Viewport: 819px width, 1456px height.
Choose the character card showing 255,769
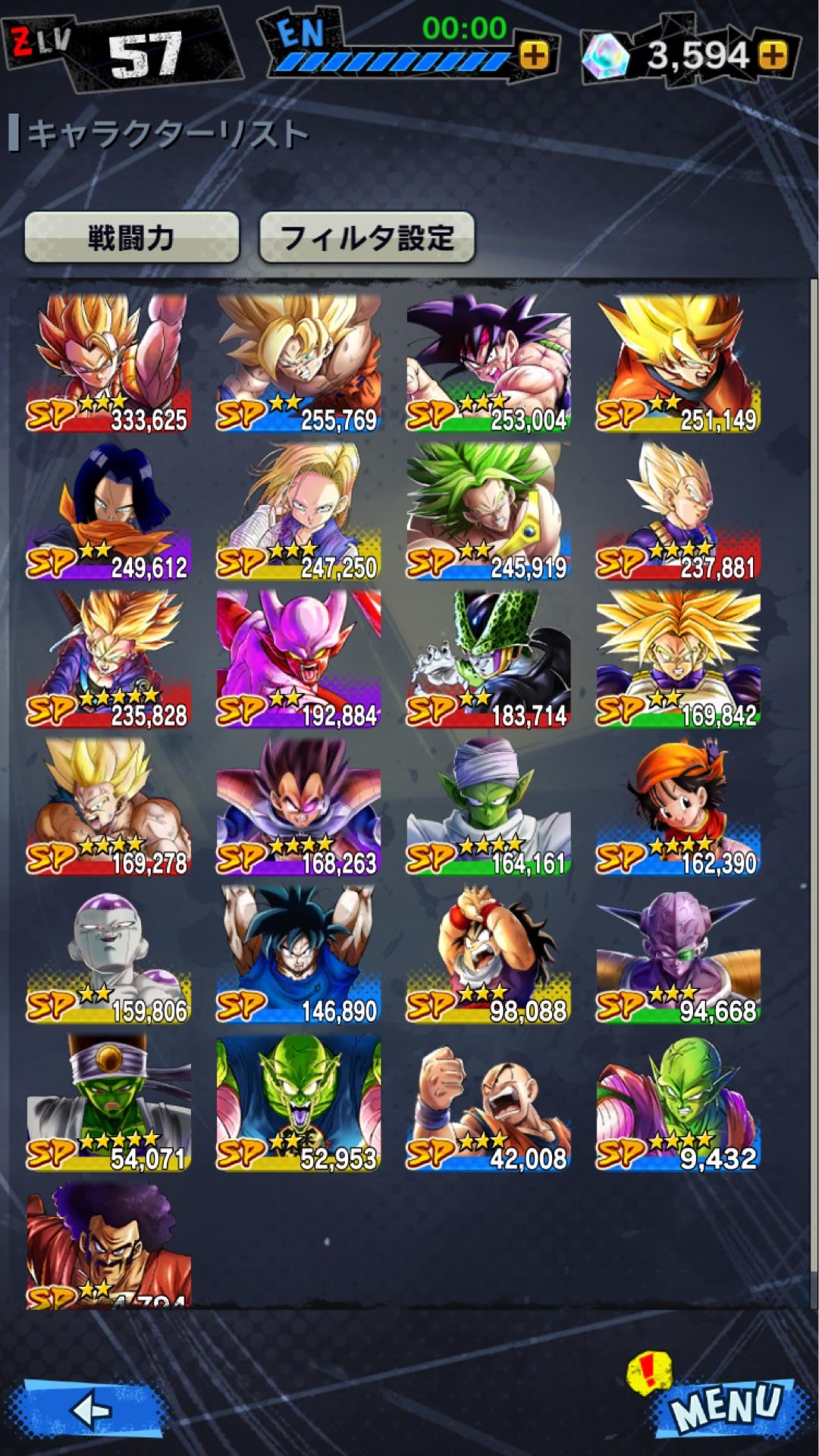(x=298, y=364)
